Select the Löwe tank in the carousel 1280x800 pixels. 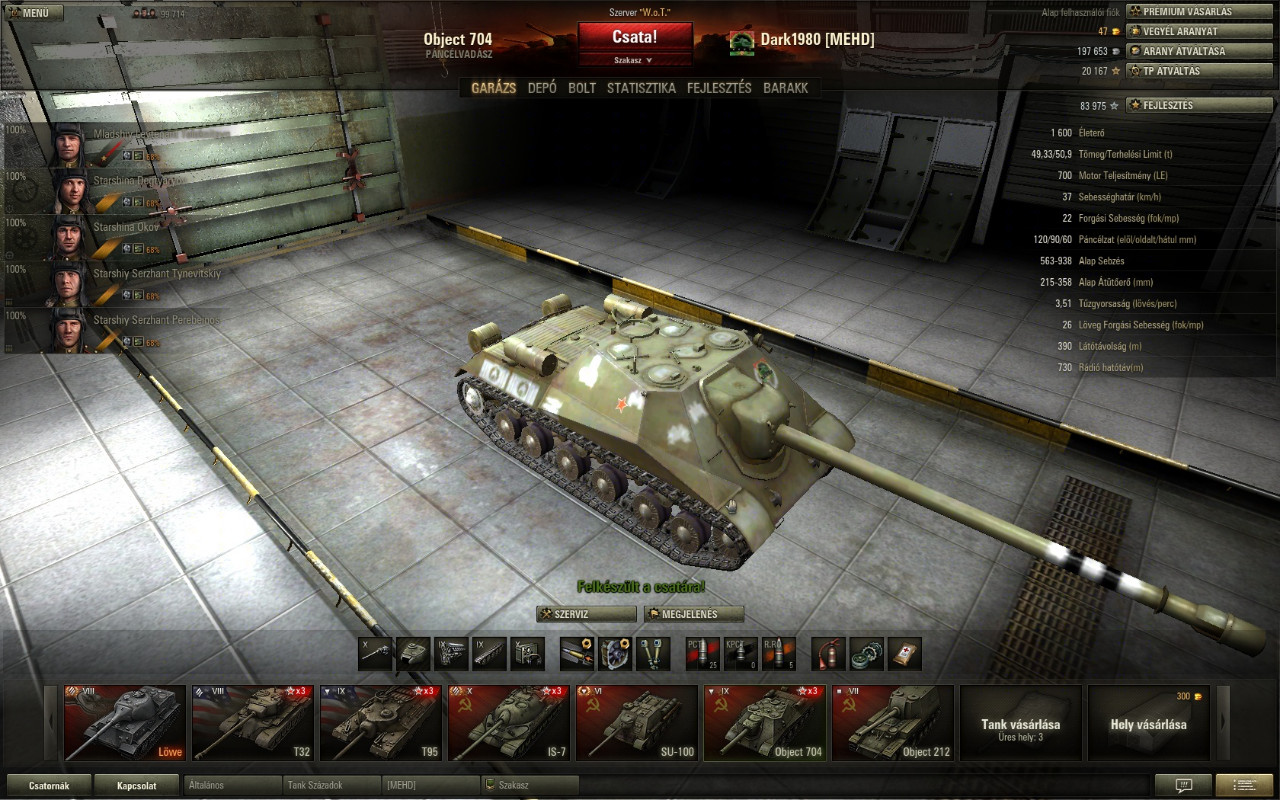125,723
